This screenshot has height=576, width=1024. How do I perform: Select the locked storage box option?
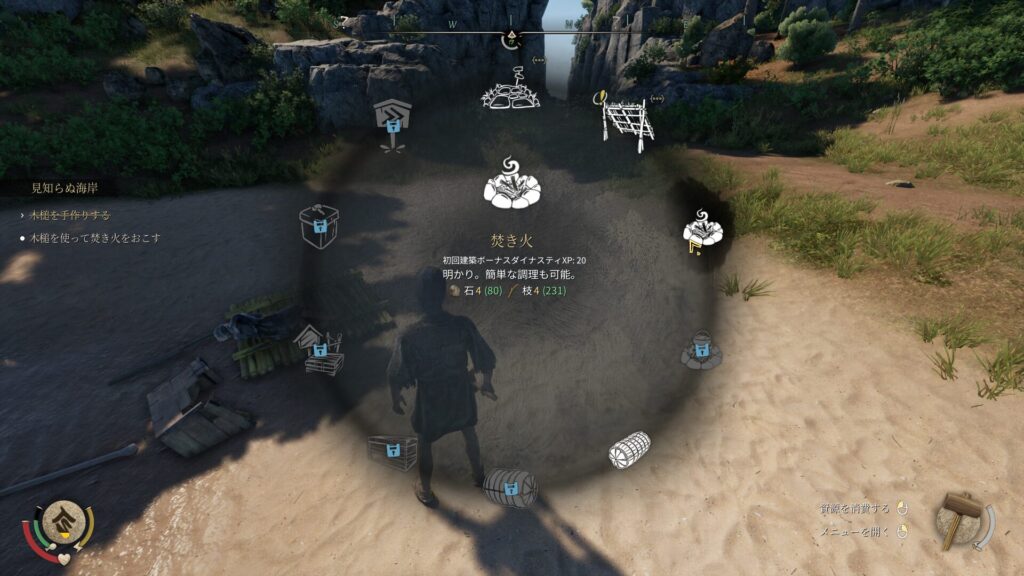click(319, 227)
